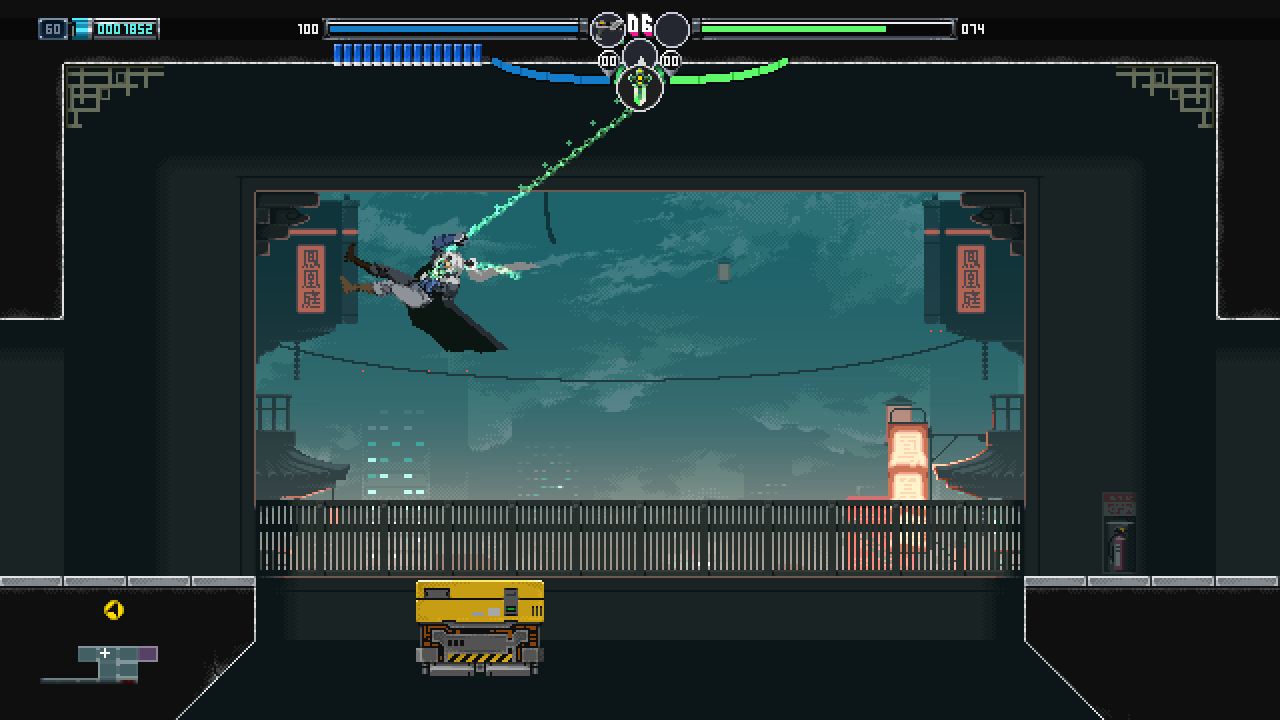Click the score display reading 0001852

(123, 28)
